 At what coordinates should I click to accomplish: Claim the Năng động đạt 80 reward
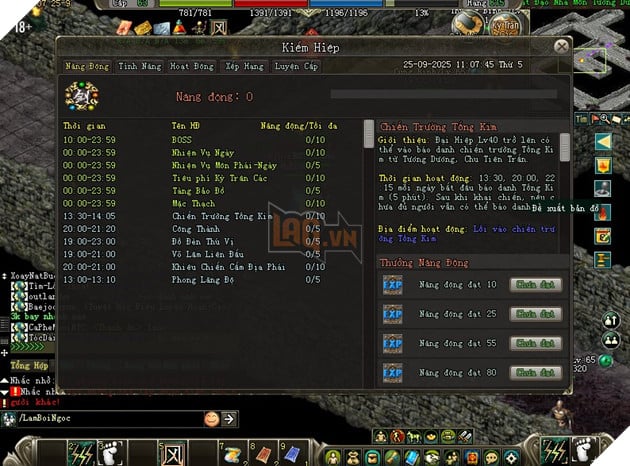click(536, 373)
